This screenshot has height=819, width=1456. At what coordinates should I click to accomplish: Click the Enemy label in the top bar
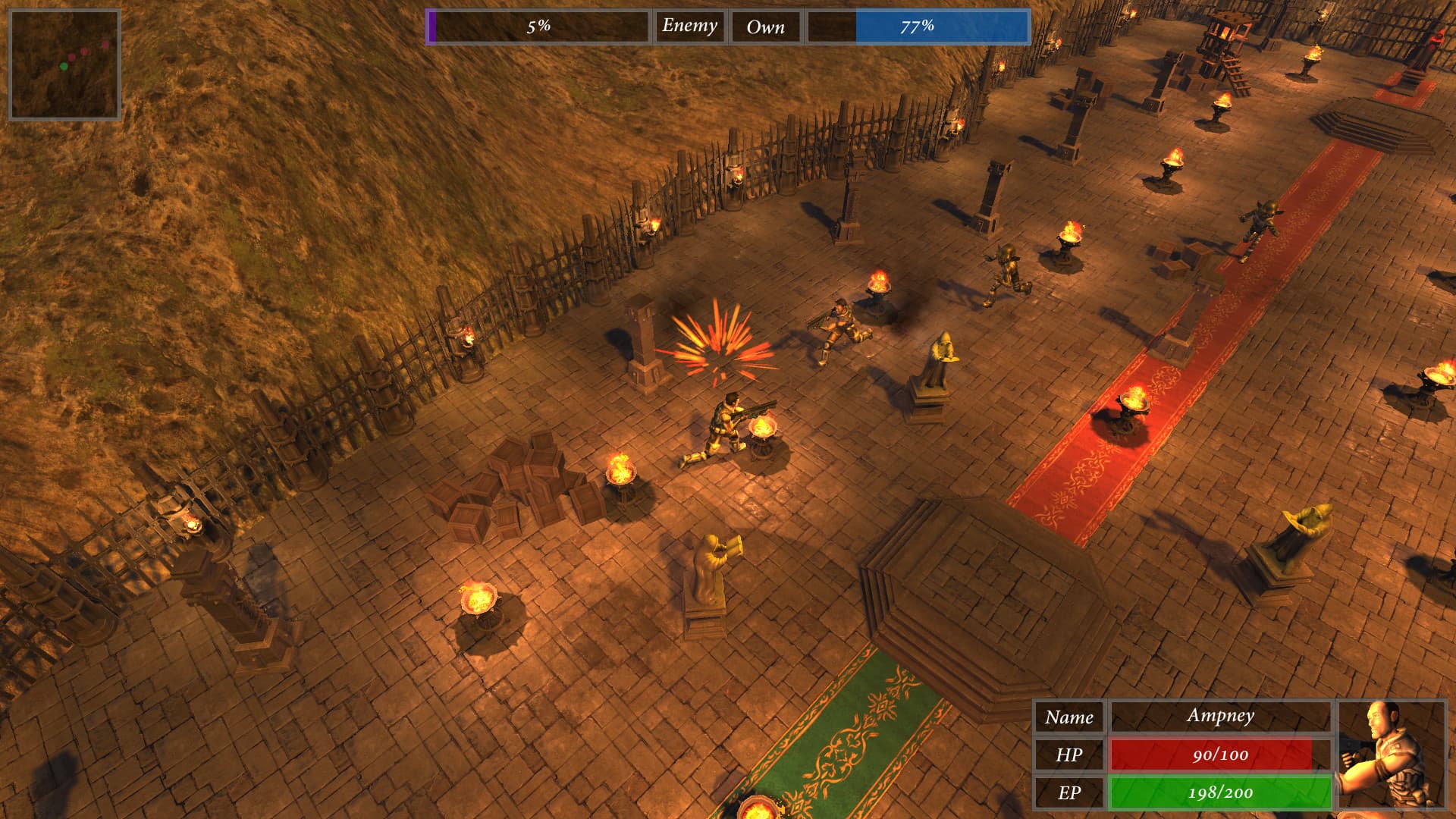(689, 27)
